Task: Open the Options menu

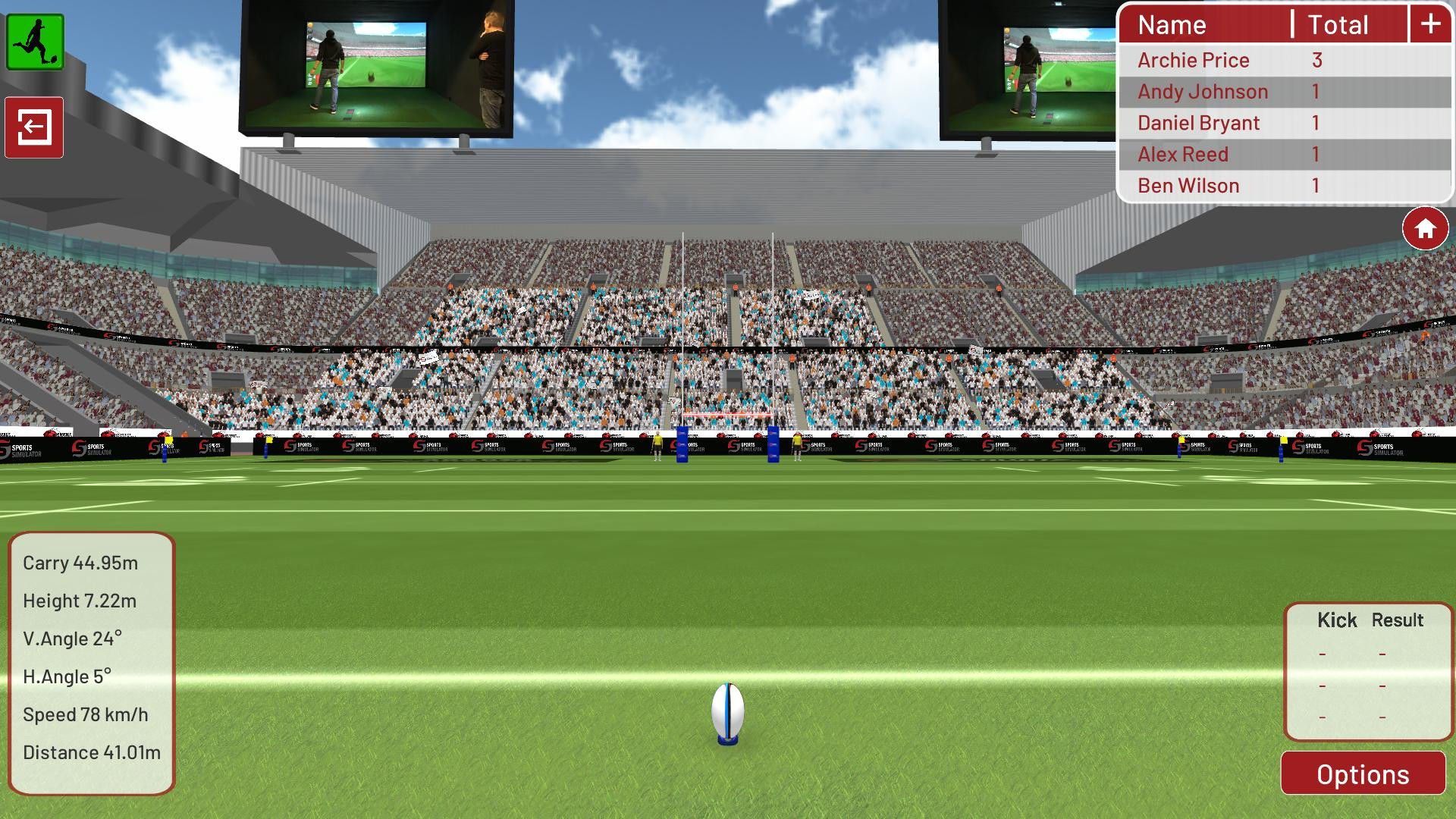Action: [x=1363, y=774]
